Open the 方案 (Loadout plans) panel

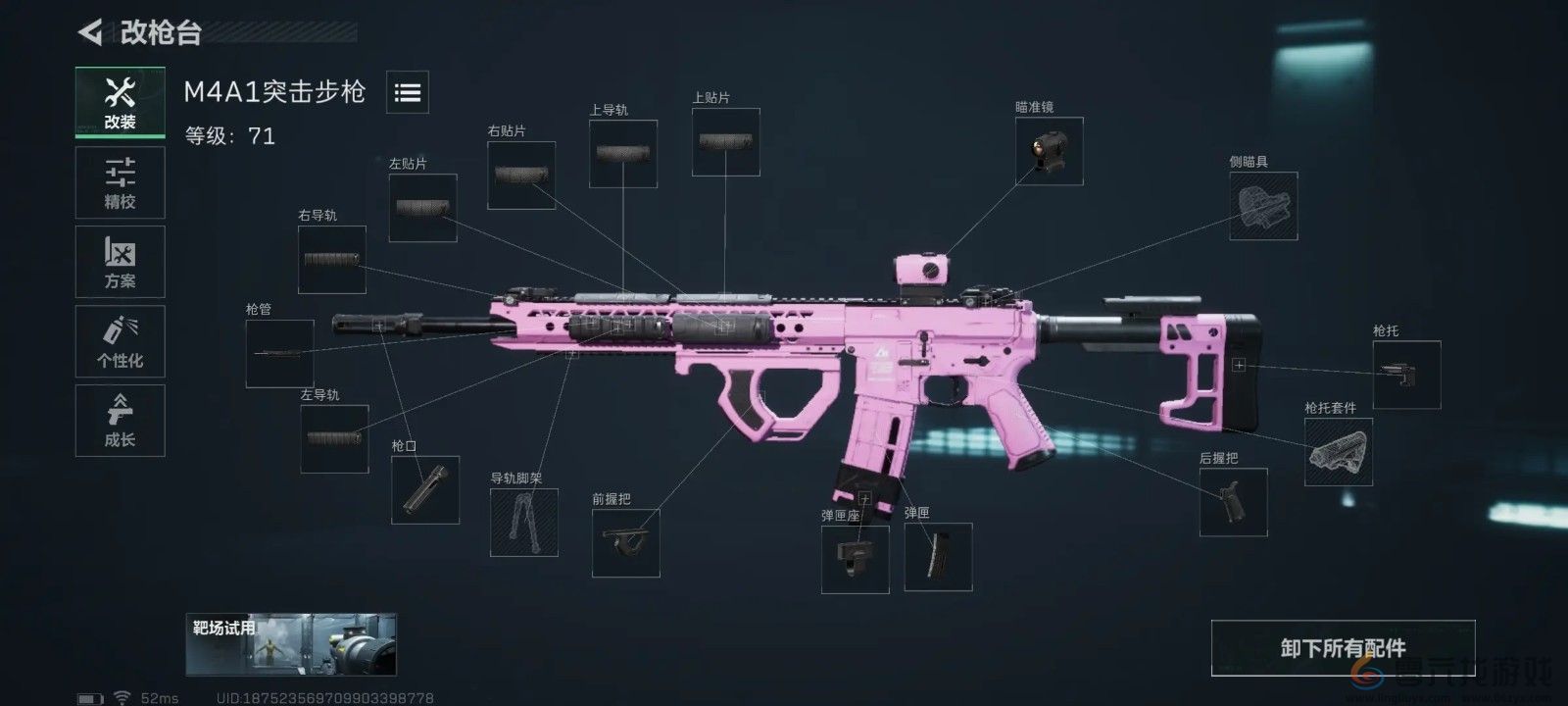coord(120,262)
